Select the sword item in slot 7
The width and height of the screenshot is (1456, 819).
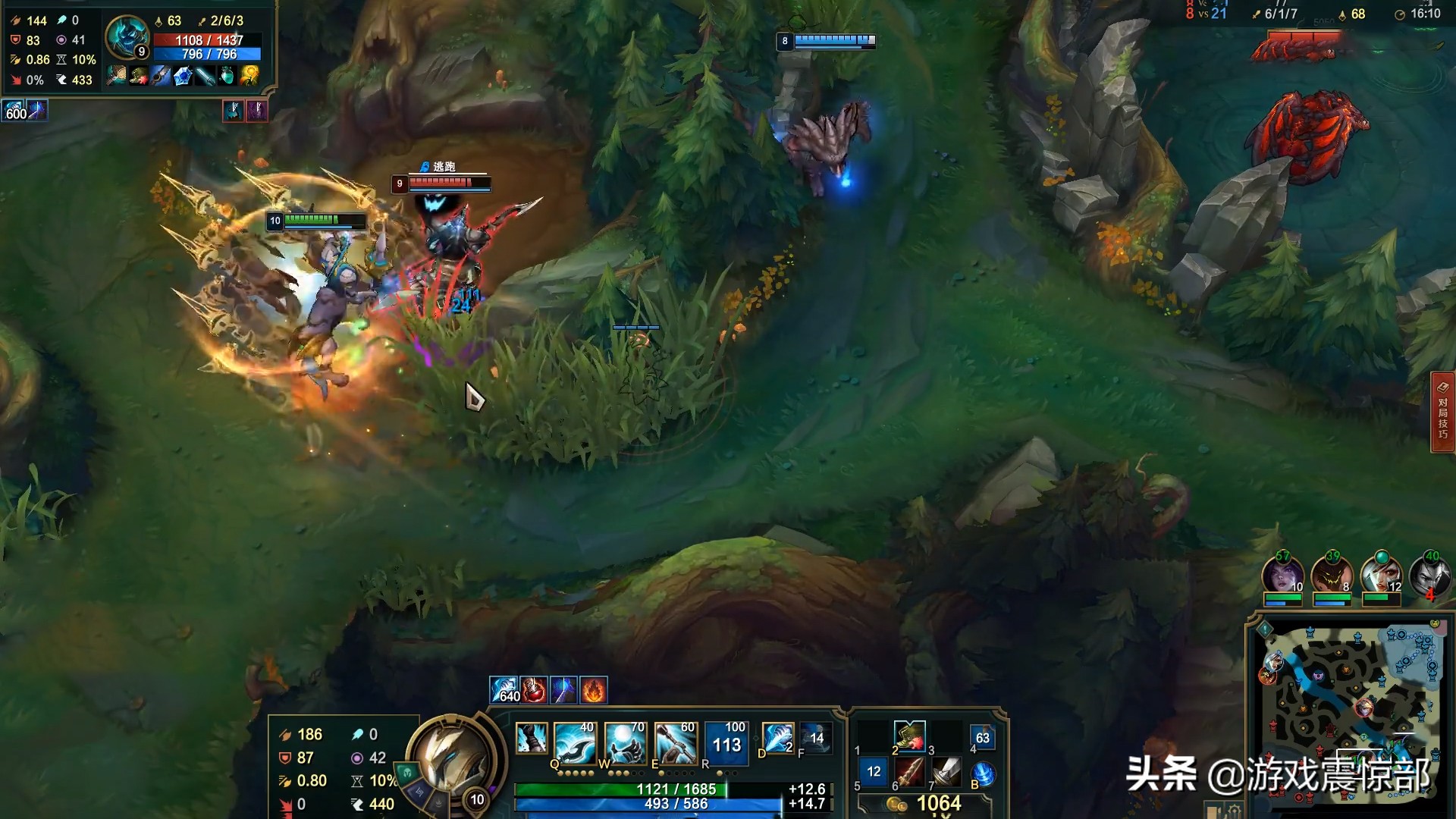(946, 773)
